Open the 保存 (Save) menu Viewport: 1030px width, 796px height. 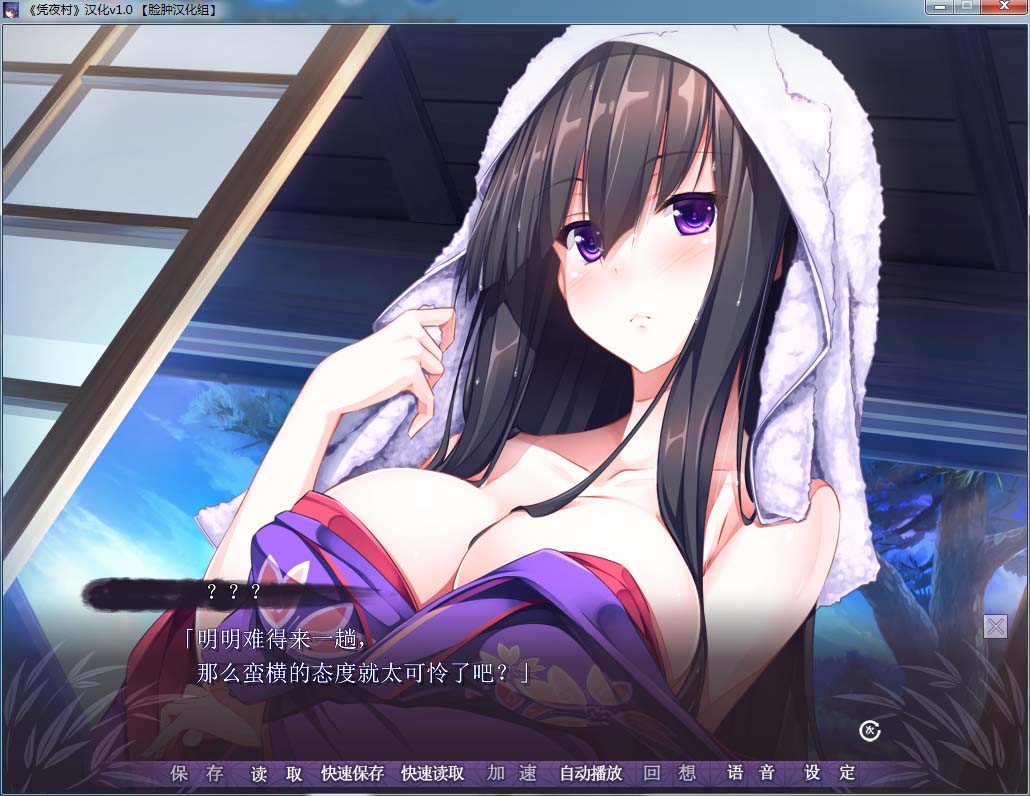pyautogui.click(x=197, y=773)
